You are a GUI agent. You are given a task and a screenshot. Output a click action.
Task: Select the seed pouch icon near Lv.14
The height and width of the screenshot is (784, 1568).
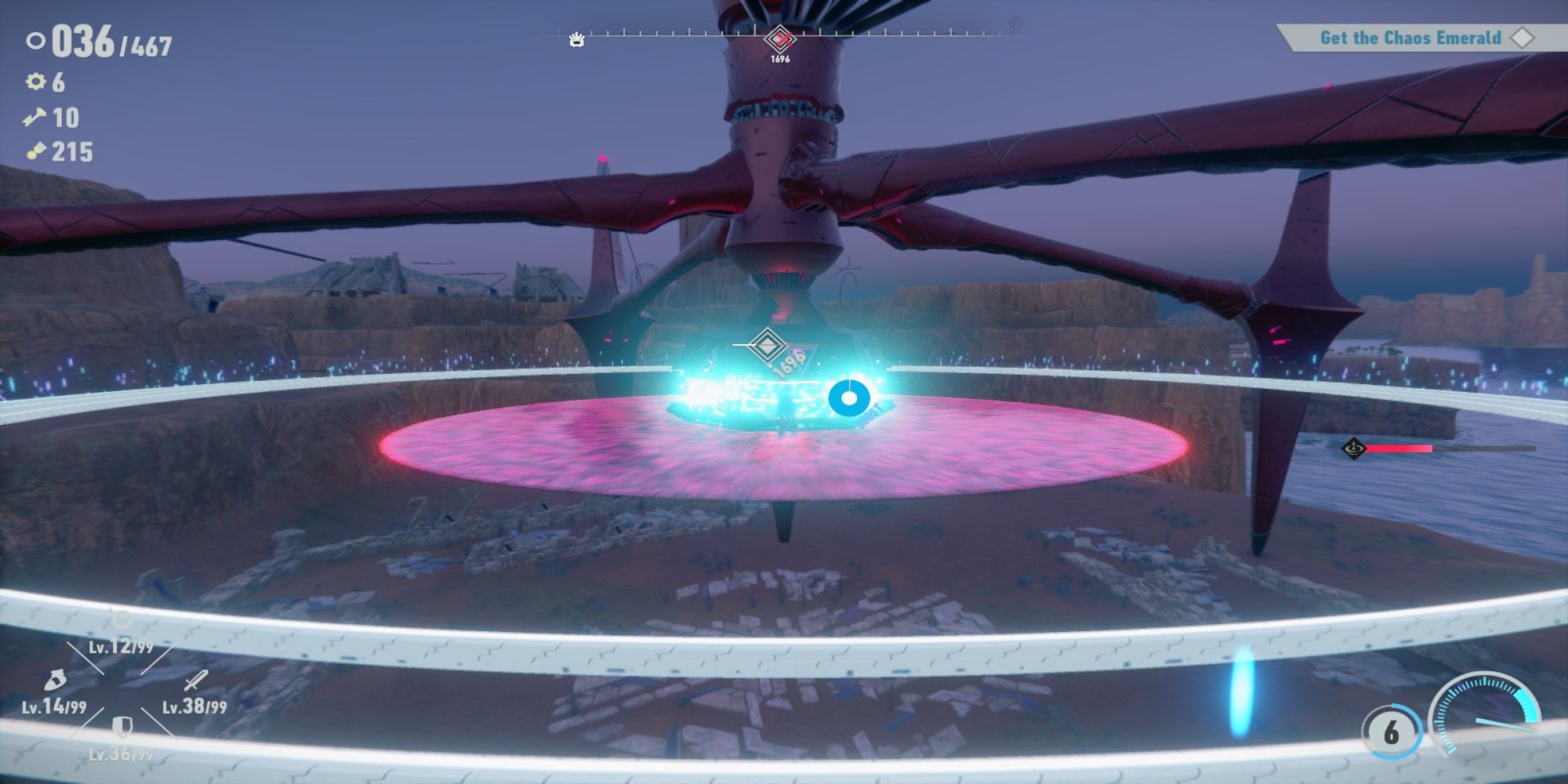(x=56, y=681)
